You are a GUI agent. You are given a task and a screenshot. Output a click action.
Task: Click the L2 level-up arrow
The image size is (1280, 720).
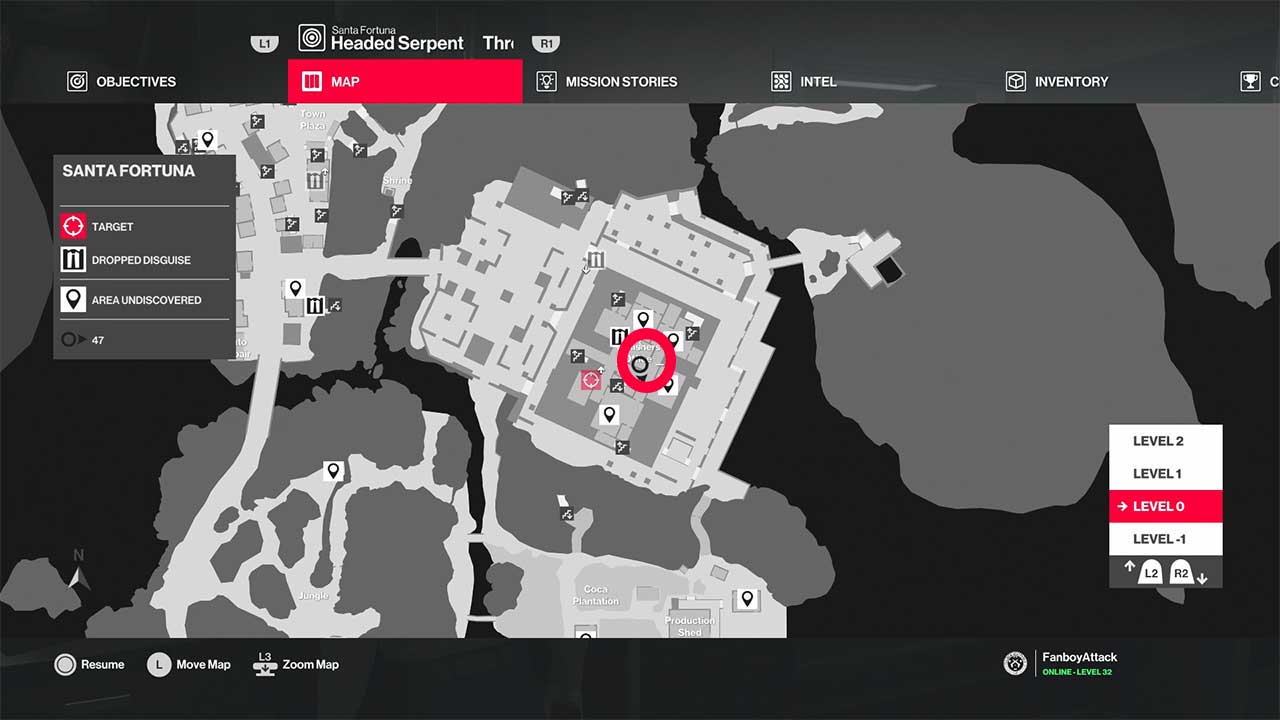pos(1148,572)
